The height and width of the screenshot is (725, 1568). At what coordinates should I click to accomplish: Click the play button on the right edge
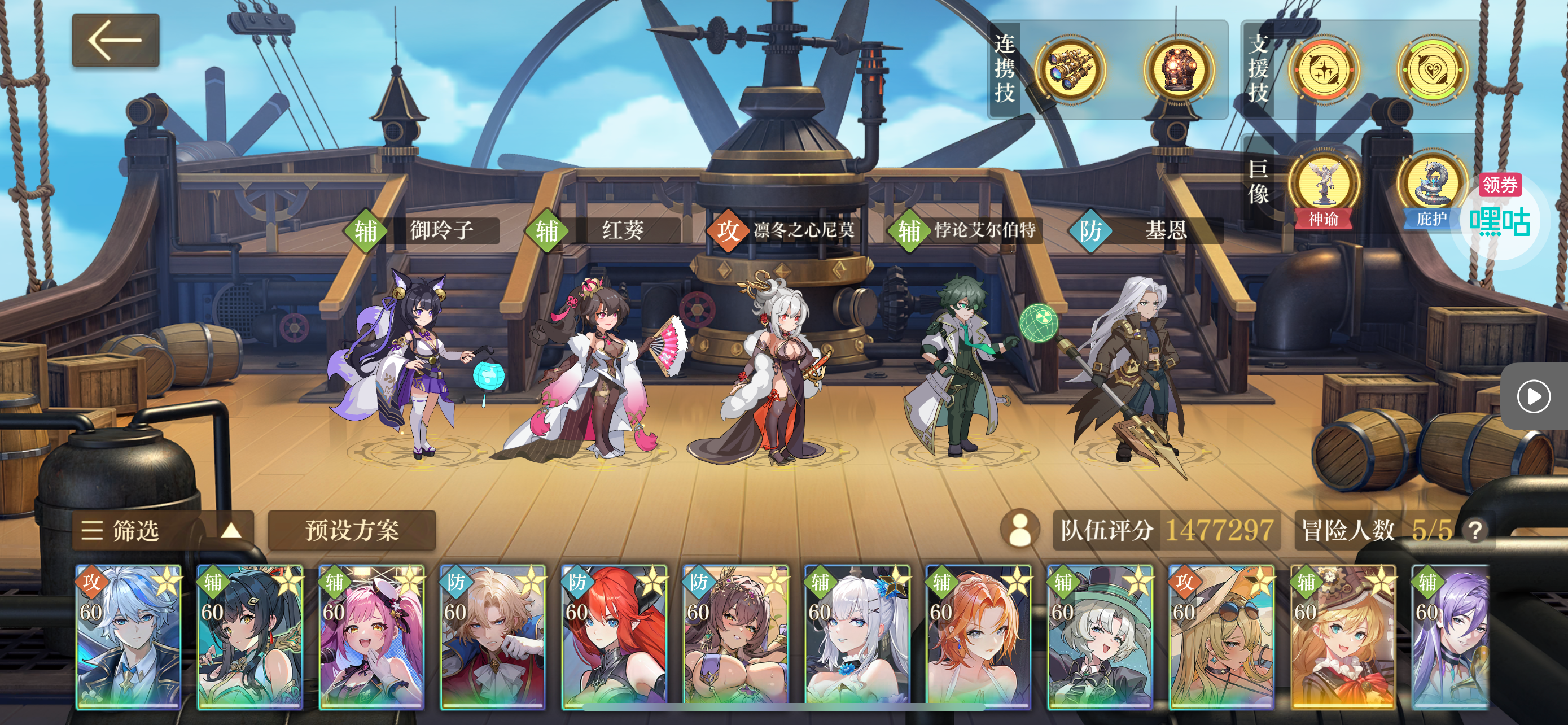(x=1534, y=397)
